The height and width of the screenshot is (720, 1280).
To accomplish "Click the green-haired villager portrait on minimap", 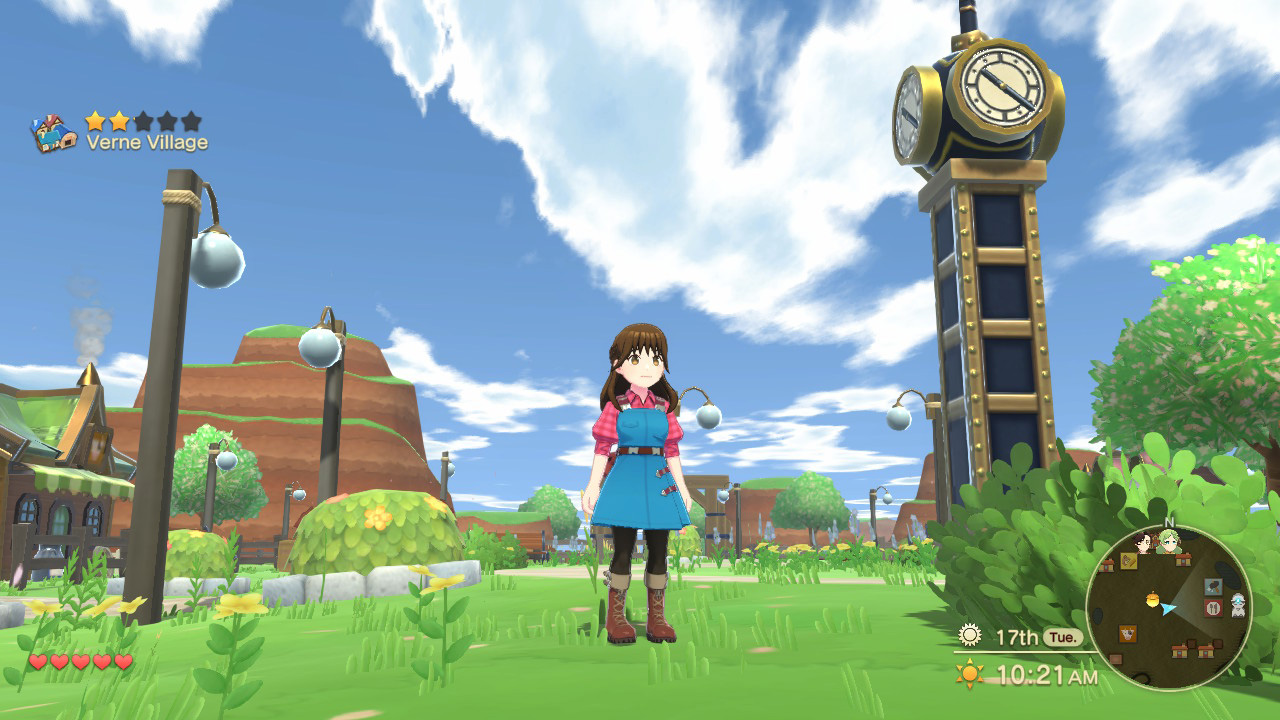I will [x=1169, y=541].
